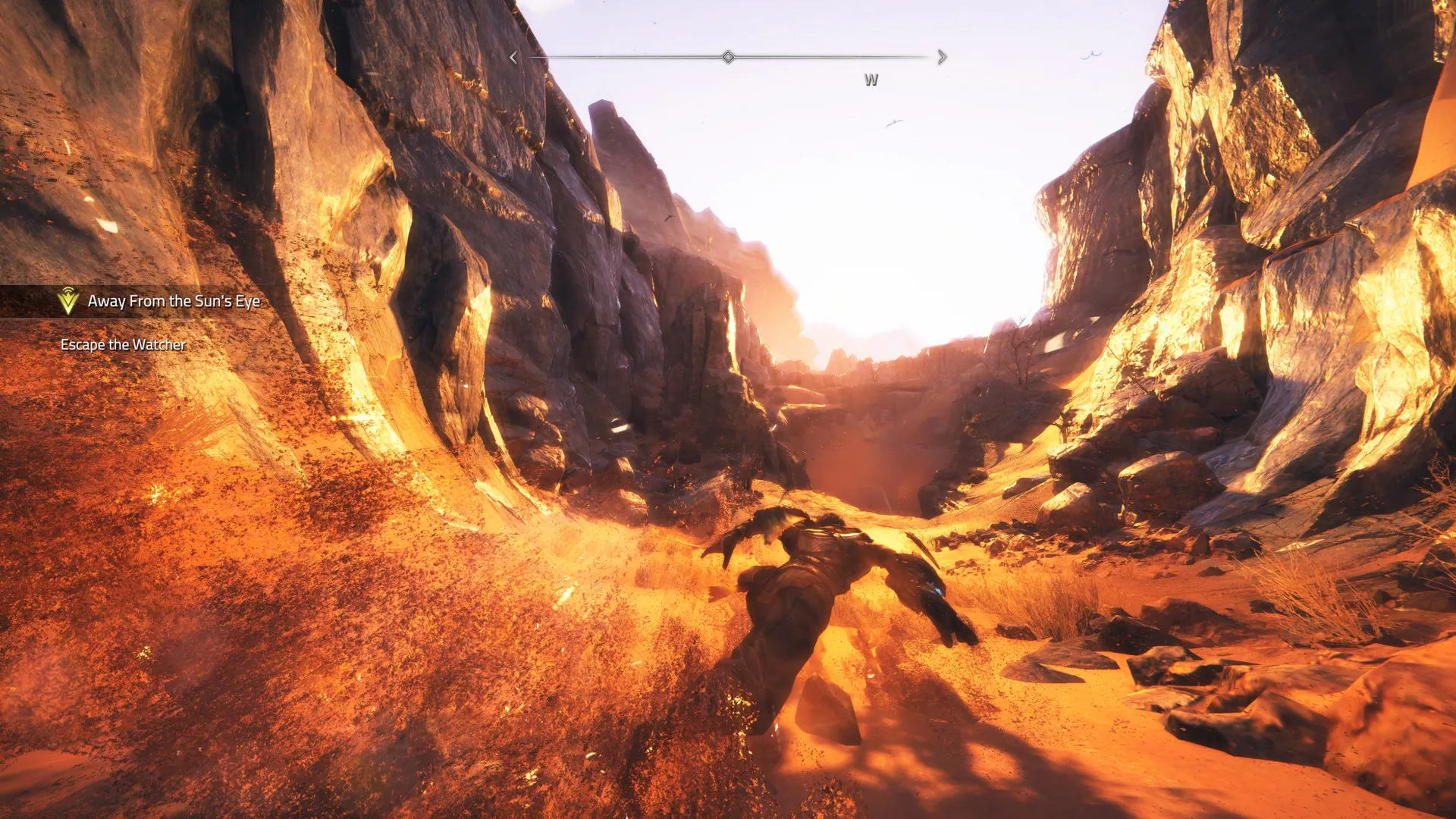
Task: Click the Escape the Watcher objective
Action: pyautogui.click(x=123, y=344)
